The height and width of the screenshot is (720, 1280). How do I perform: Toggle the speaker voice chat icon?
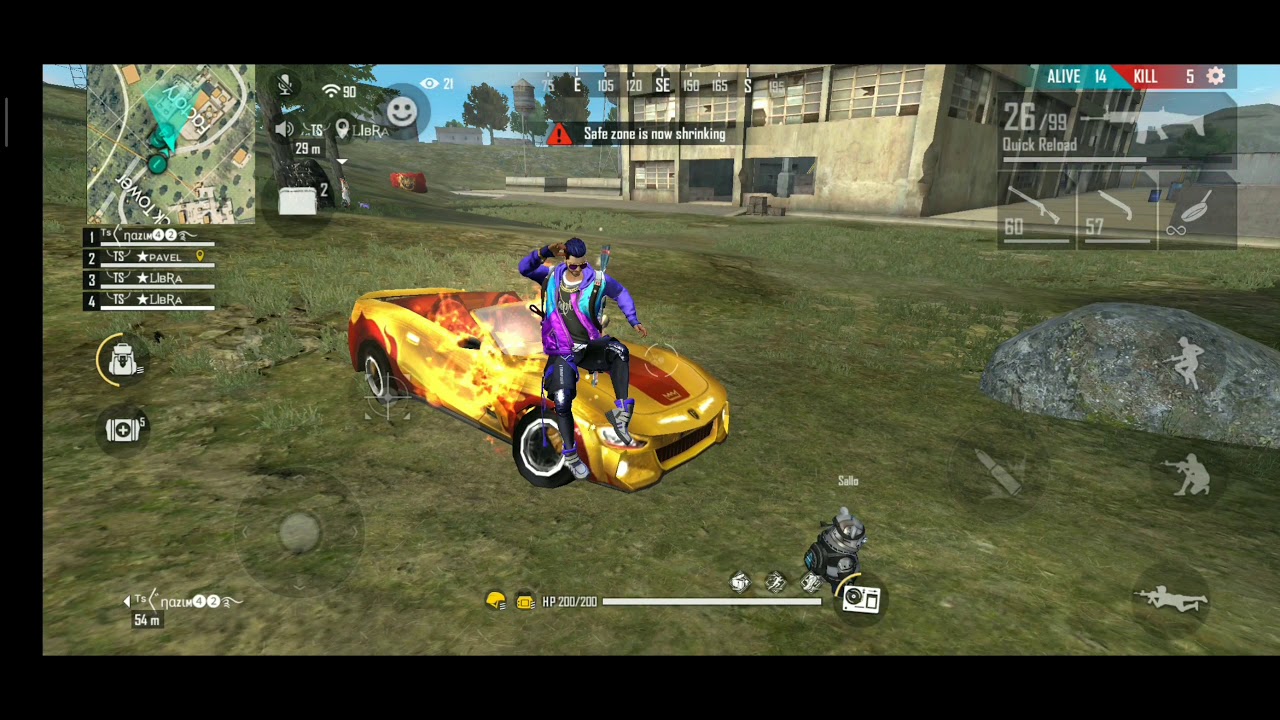pos(285,129)
